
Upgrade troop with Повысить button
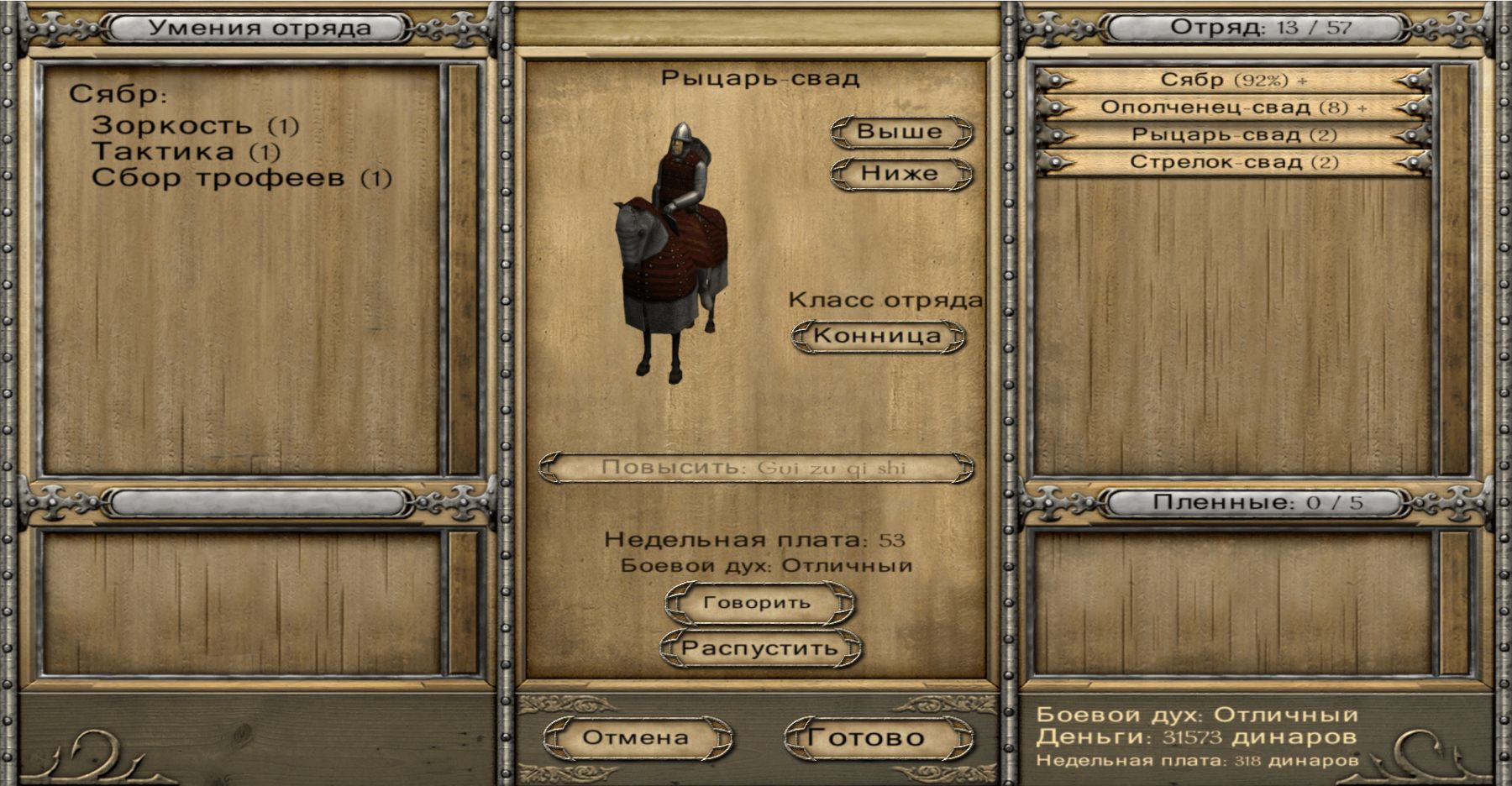[755, 468]
